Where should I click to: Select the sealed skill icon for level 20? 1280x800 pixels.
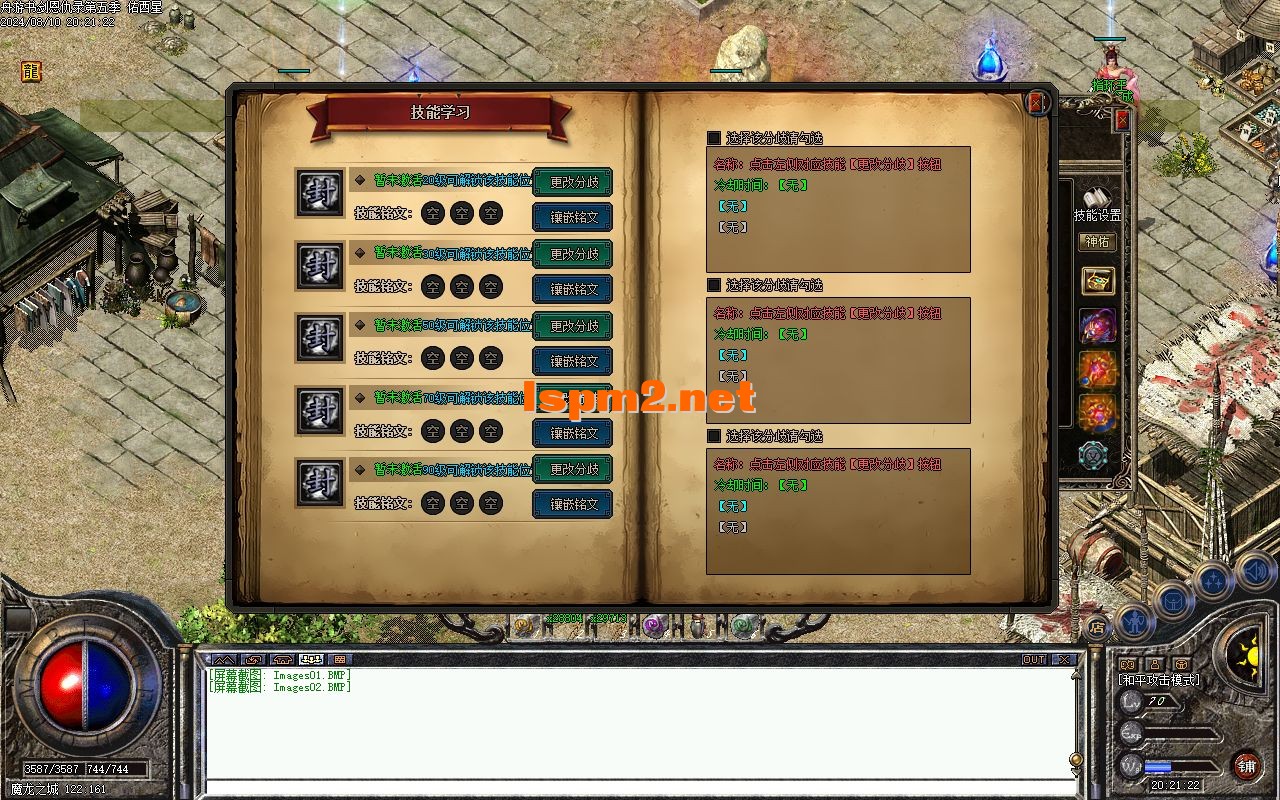point(320,193)
